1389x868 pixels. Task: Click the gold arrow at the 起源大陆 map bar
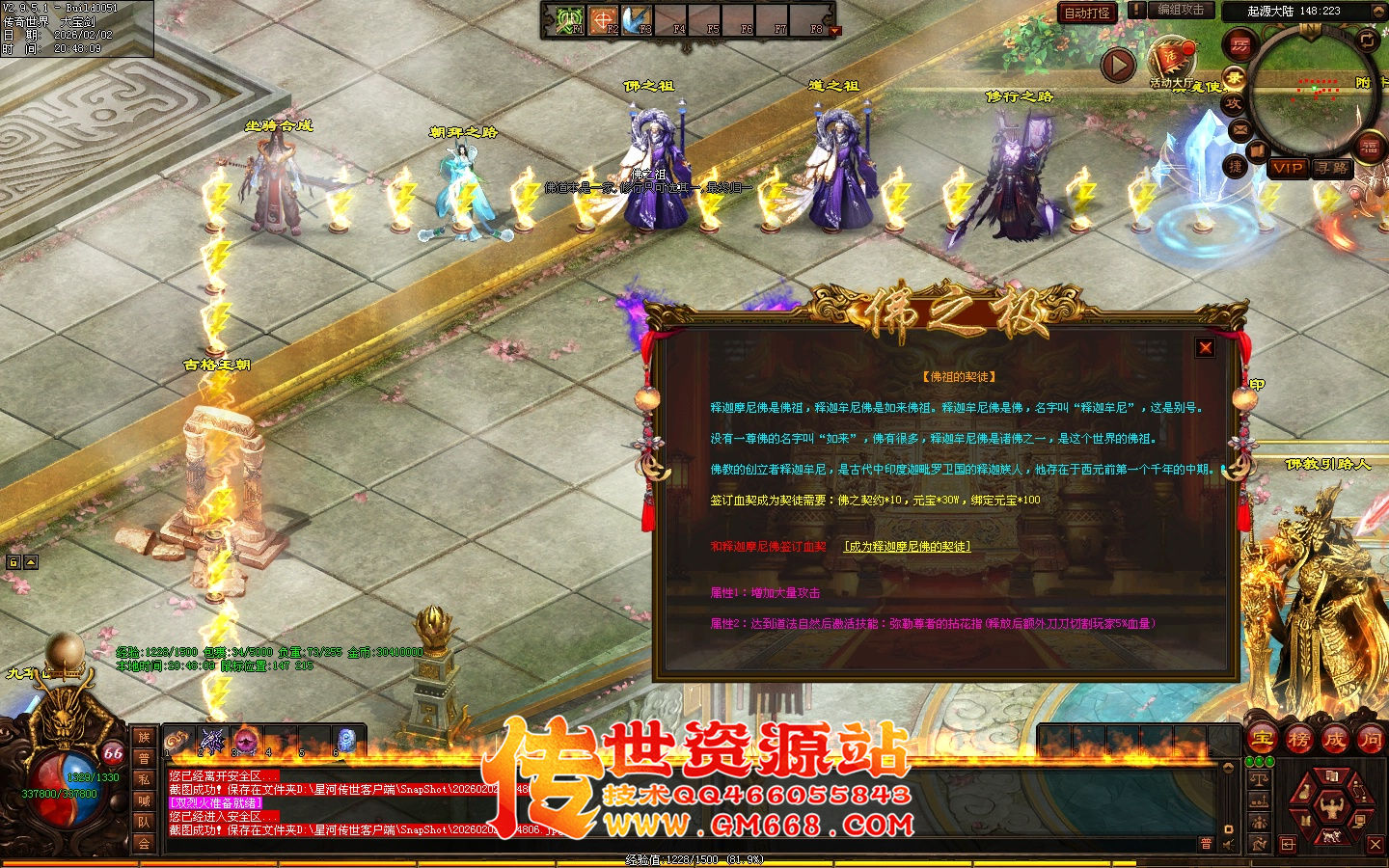coord(1377,12)
